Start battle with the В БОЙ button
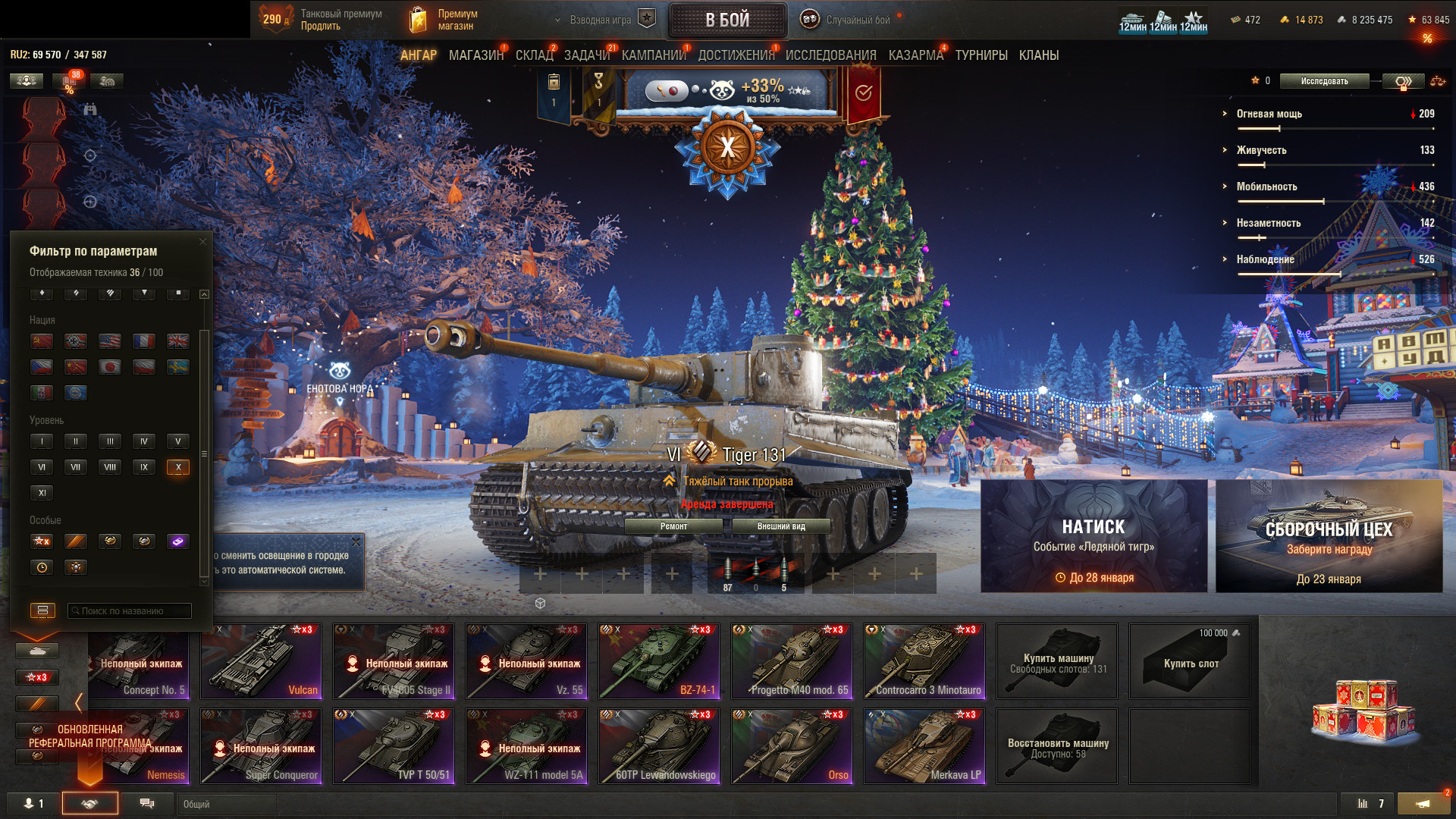 pyautogui.click(x=727, y=20)
